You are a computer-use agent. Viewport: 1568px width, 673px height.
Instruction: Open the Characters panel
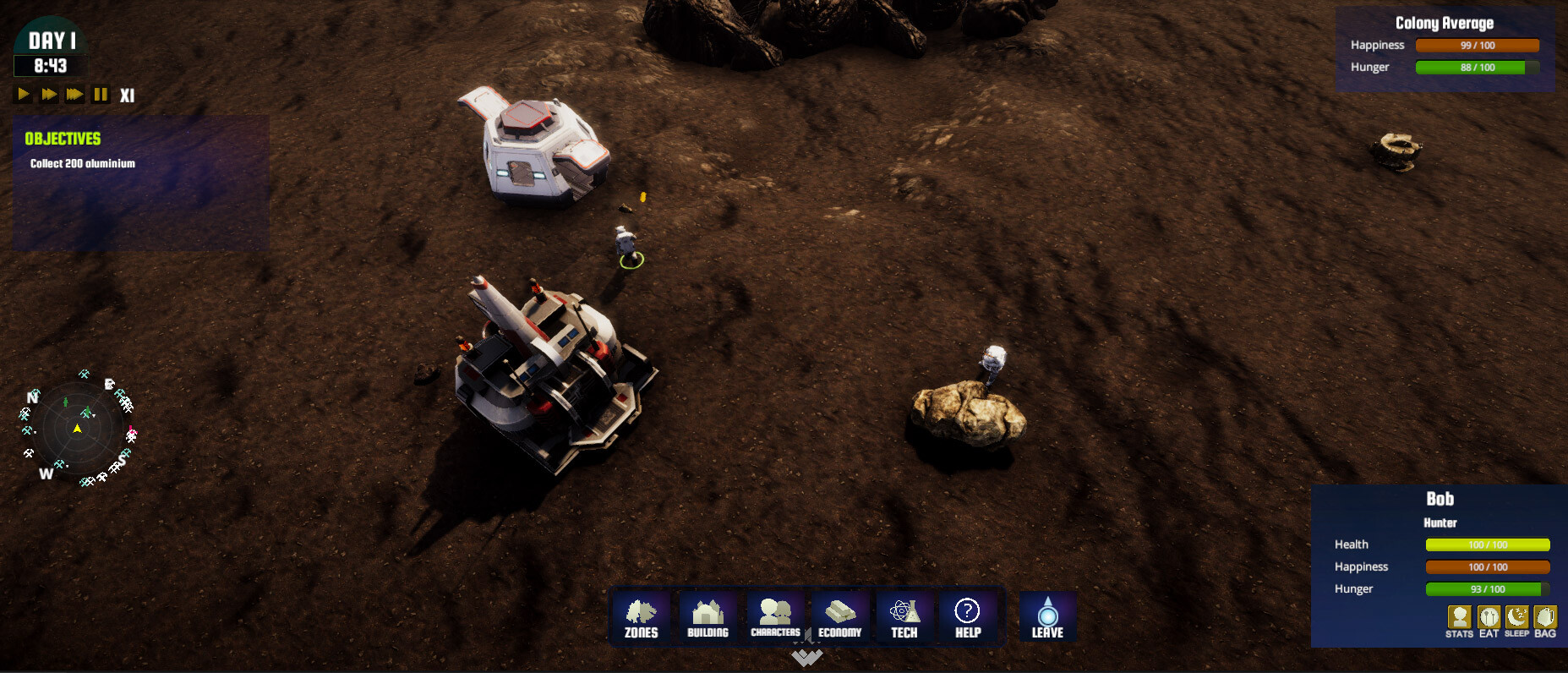click(774, 617)
